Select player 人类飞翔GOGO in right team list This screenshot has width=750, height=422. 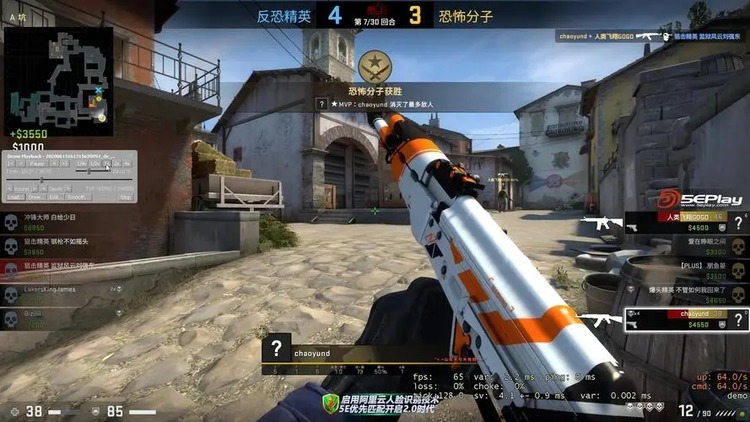[x=678, y=220]
